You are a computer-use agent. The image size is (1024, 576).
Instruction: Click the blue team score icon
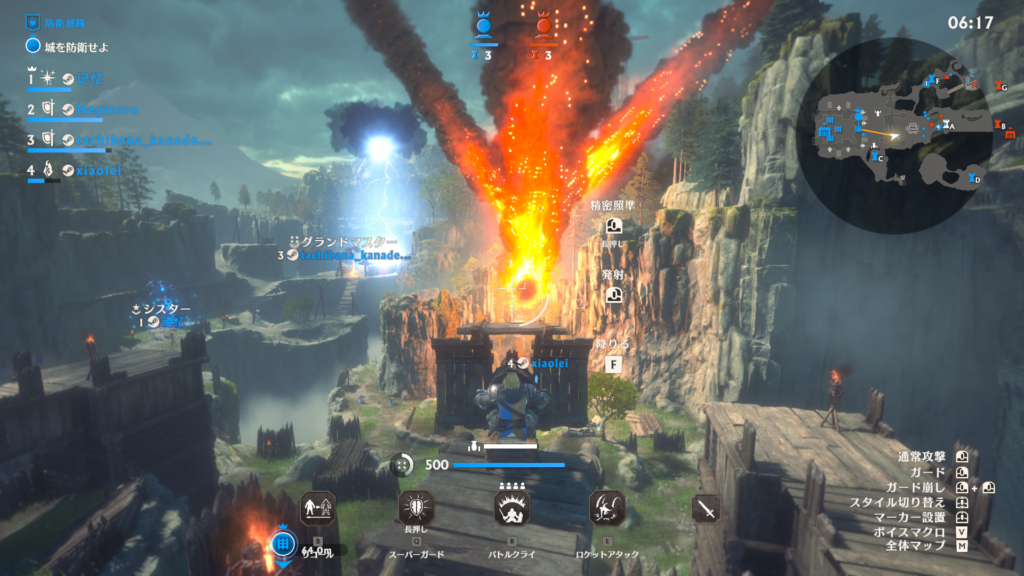(x=485, y=27)
